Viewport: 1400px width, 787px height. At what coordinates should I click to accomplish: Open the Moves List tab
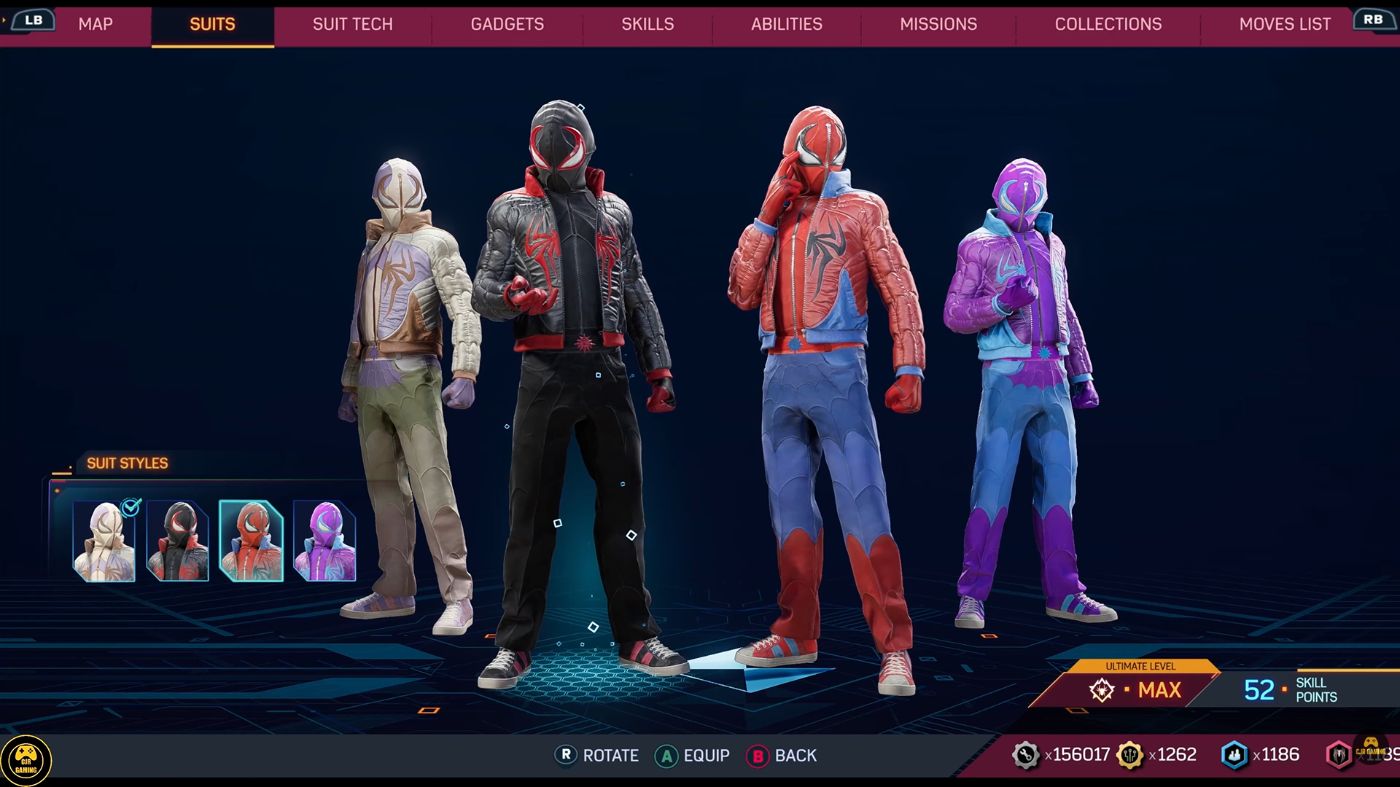(1284, 24)
